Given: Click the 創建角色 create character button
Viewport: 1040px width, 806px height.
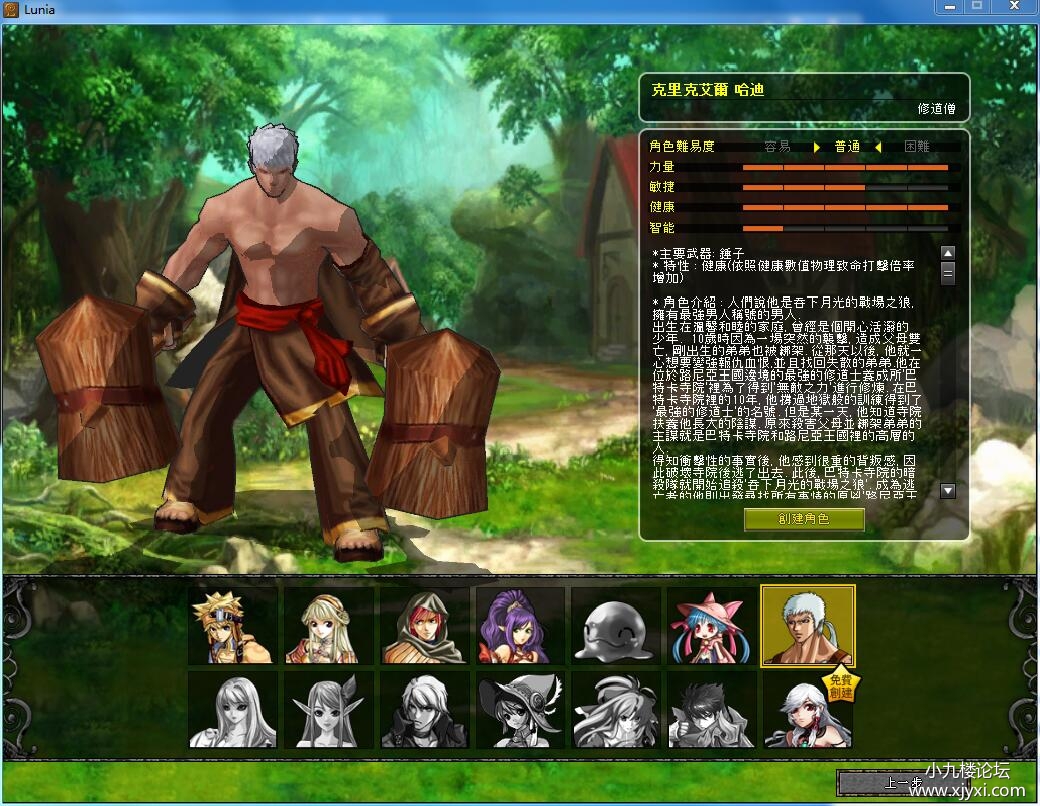Looking at the screenshot, I should [x=804, y=519].
